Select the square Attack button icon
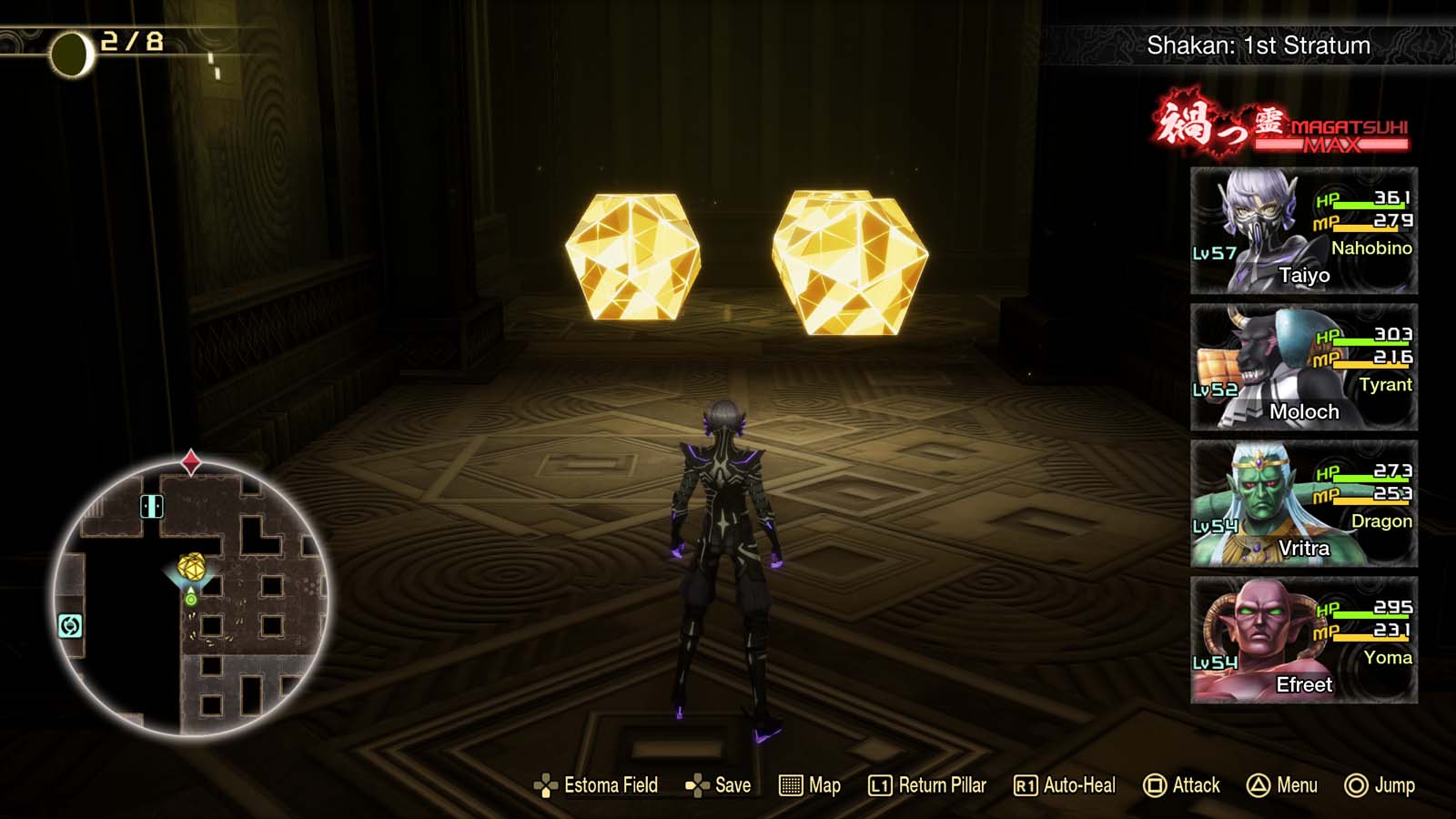Screen dimensions: 1456x819 tap(1158, 785)
